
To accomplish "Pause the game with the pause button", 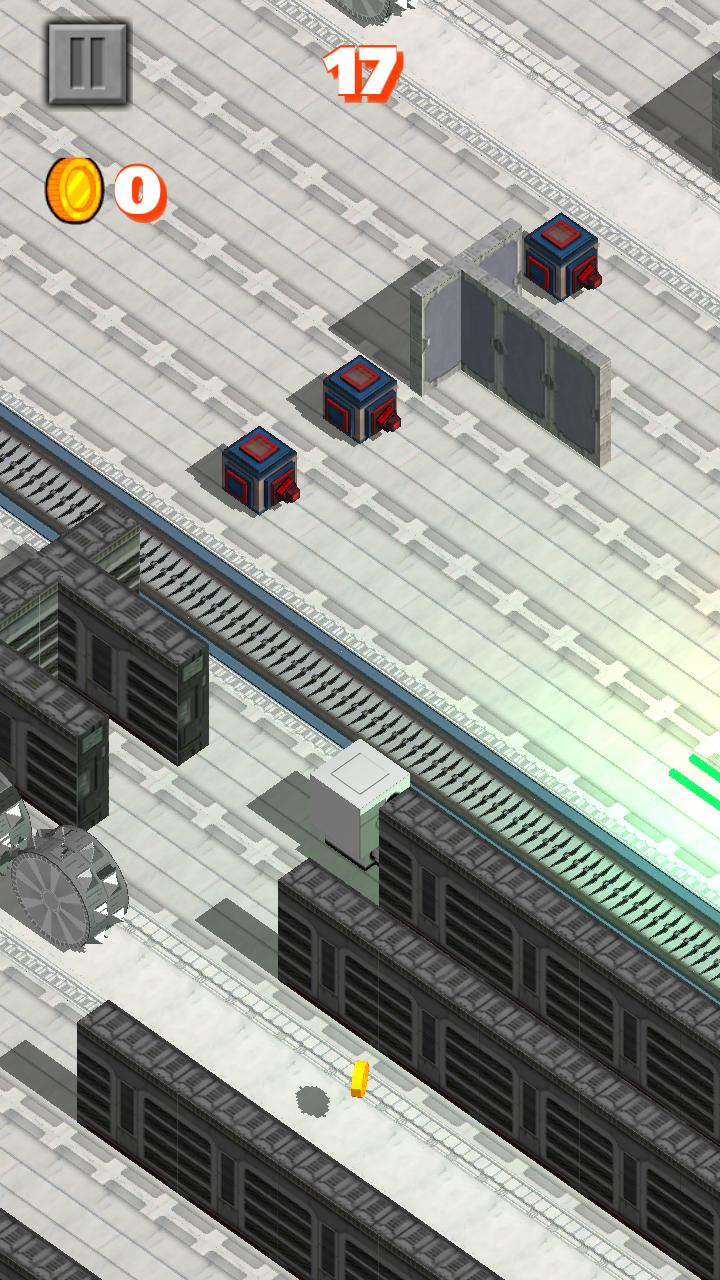I will click(88, 63).
